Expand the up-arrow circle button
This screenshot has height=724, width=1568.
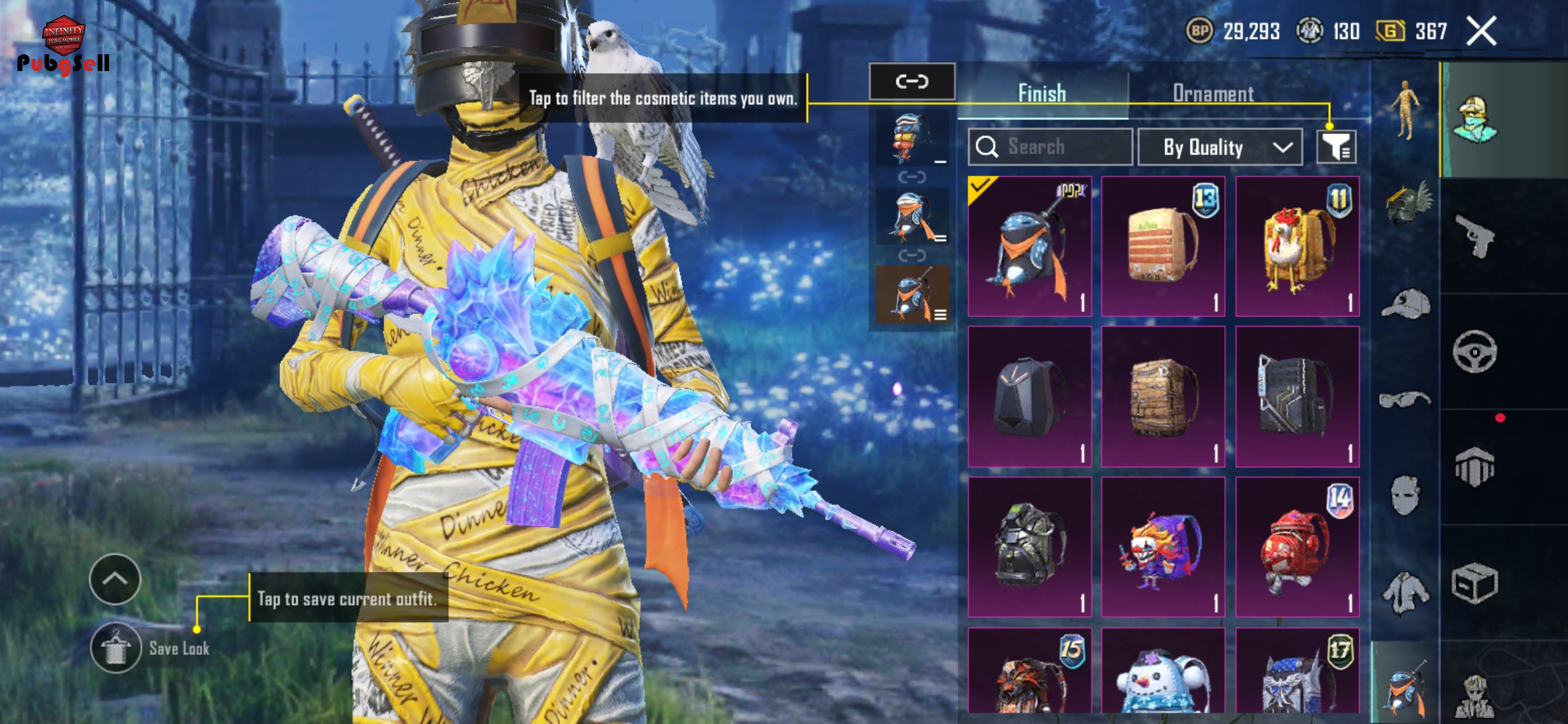[x=115, y=579]
